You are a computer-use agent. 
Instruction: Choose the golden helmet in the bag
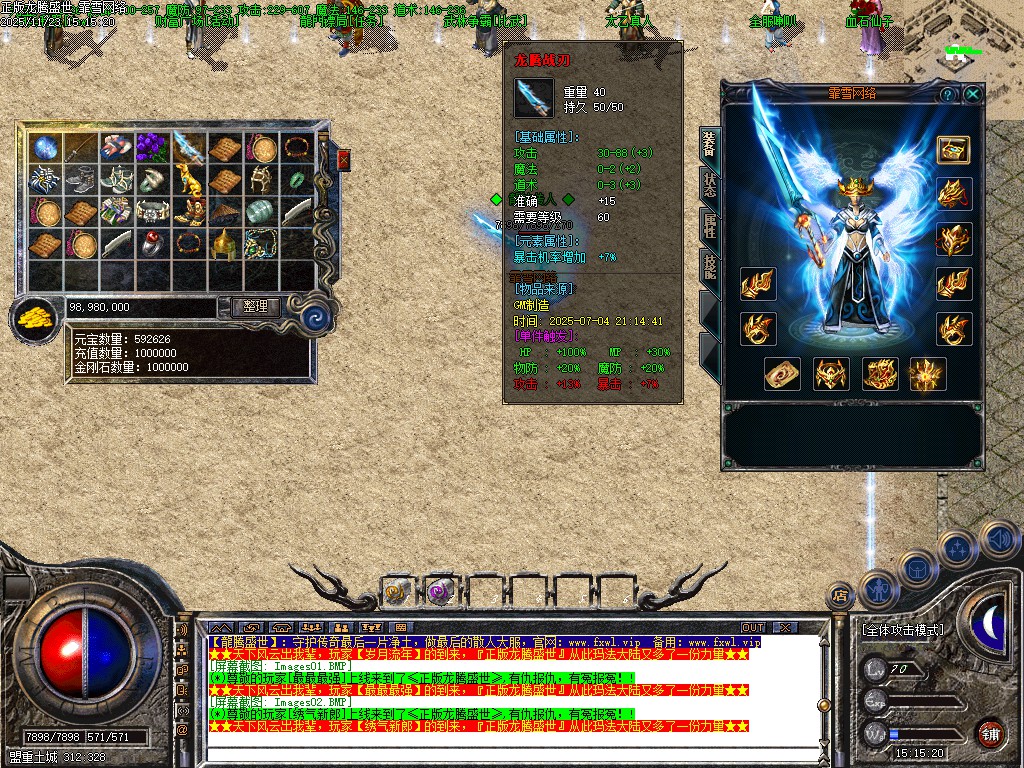click(225, 243)
